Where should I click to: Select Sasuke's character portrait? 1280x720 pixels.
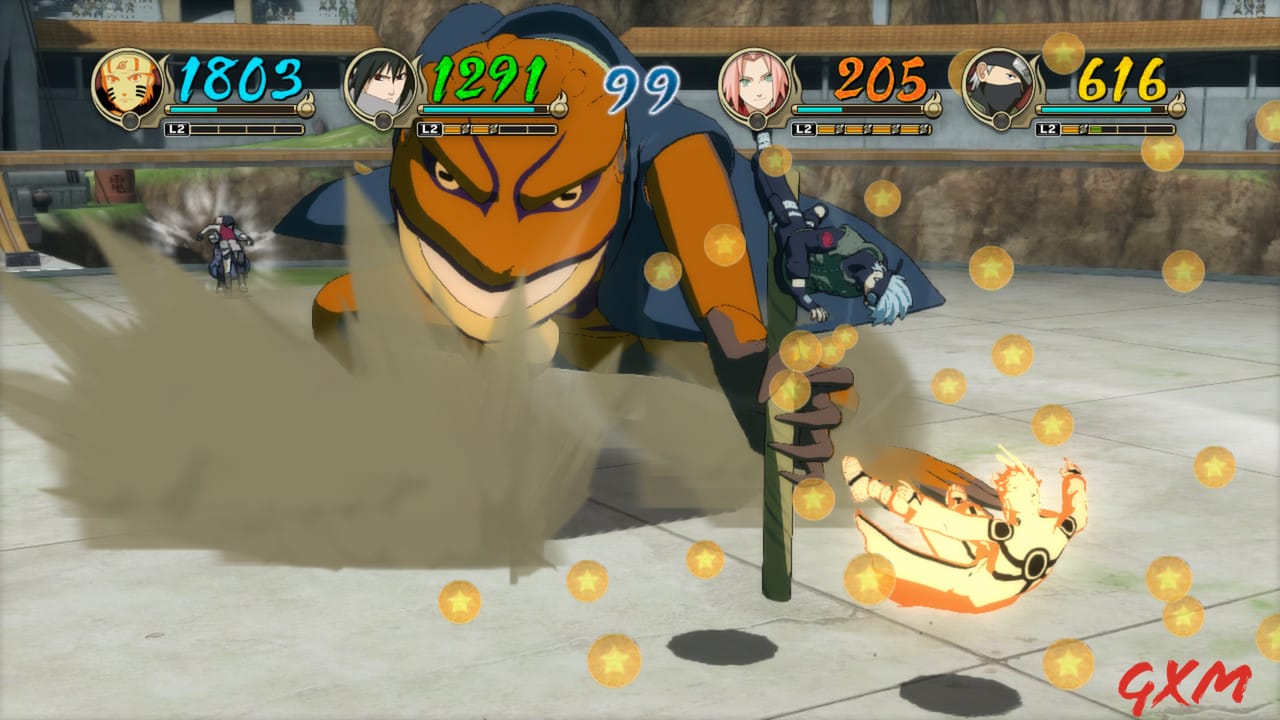coord(380,85)
